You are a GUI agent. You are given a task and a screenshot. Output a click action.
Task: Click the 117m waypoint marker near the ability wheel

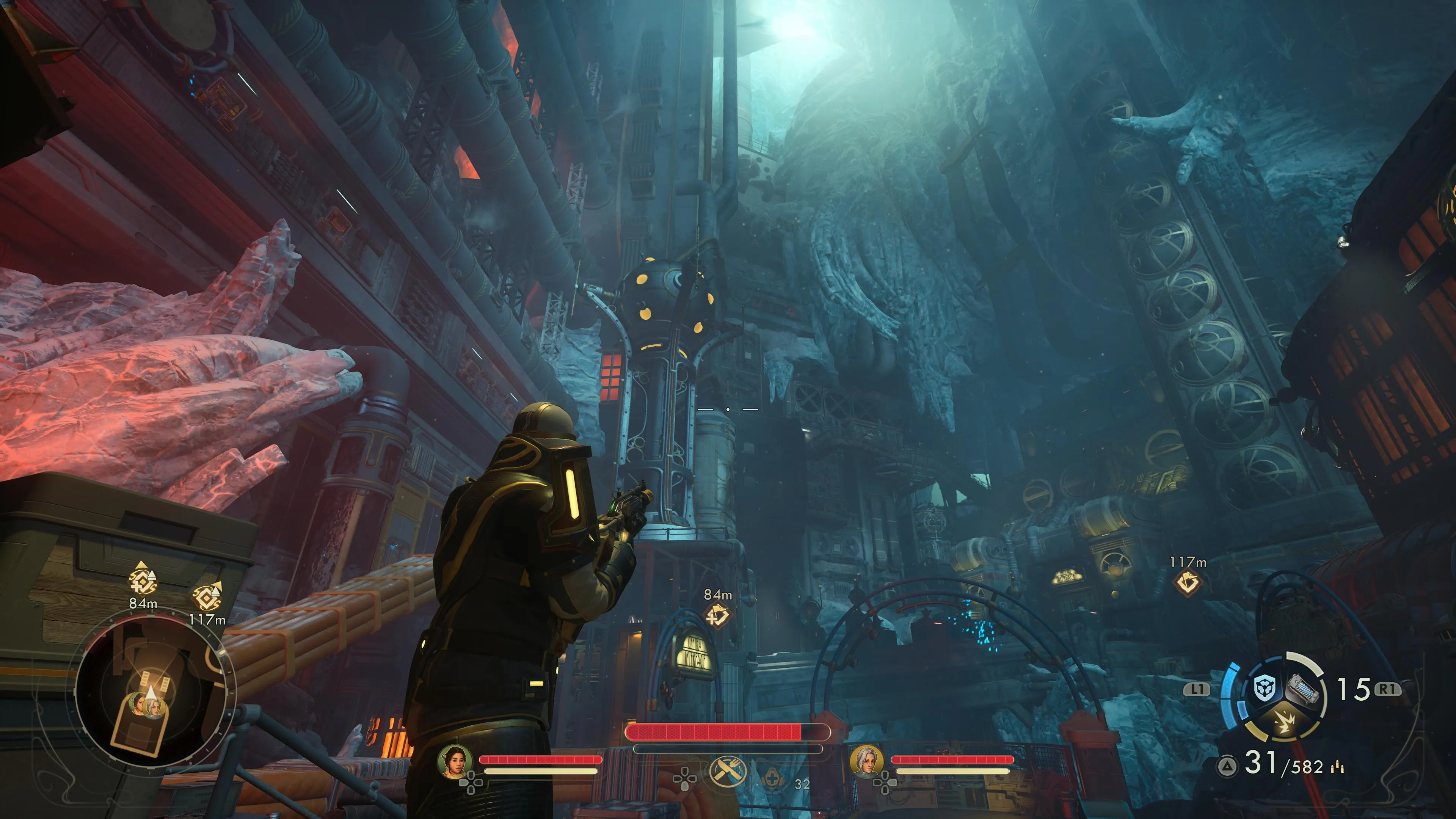click(x=1188, y=583)
